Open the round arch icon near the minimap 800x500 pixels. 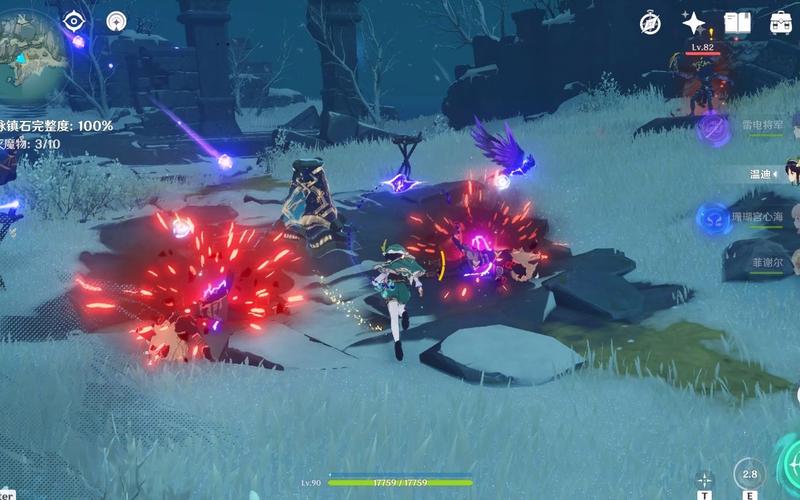coord(117,20)
